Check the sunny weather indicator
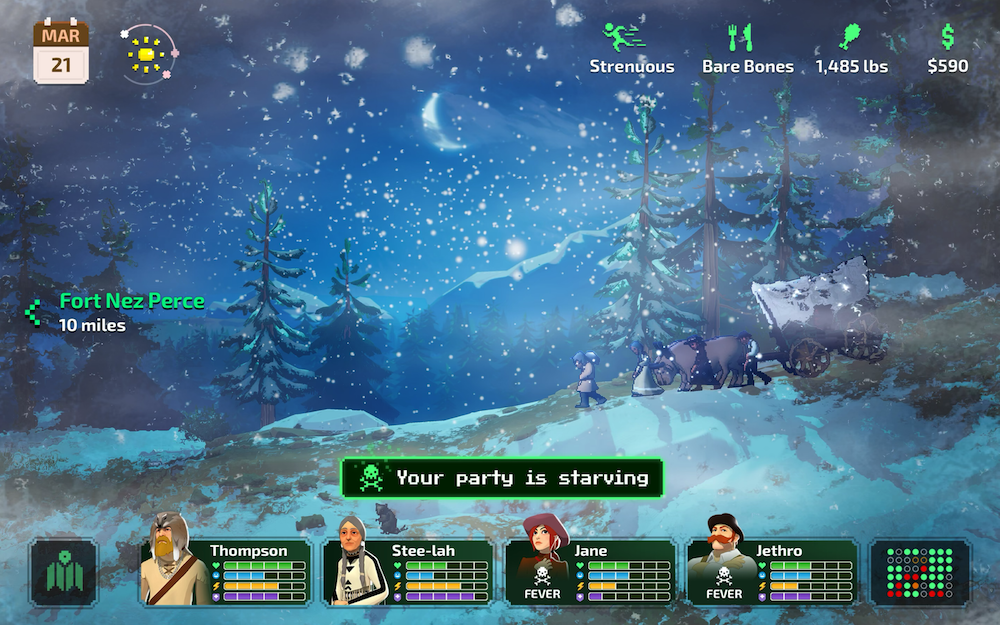Image resolution: width=1000 pixels, height=625 pixels. (x=148, y=53)
